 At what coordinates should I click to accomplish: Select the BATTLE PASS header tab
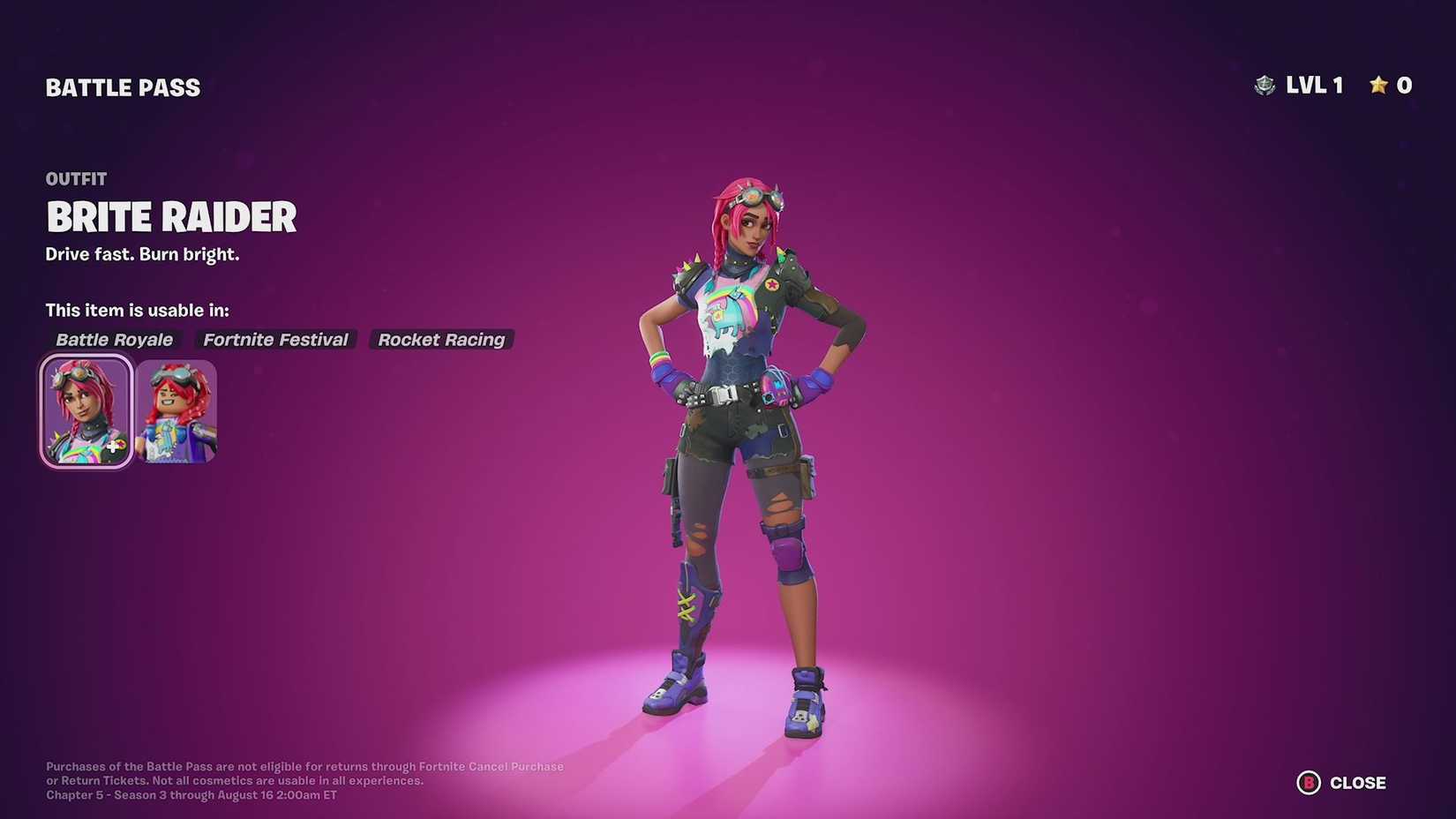point(123,86)
